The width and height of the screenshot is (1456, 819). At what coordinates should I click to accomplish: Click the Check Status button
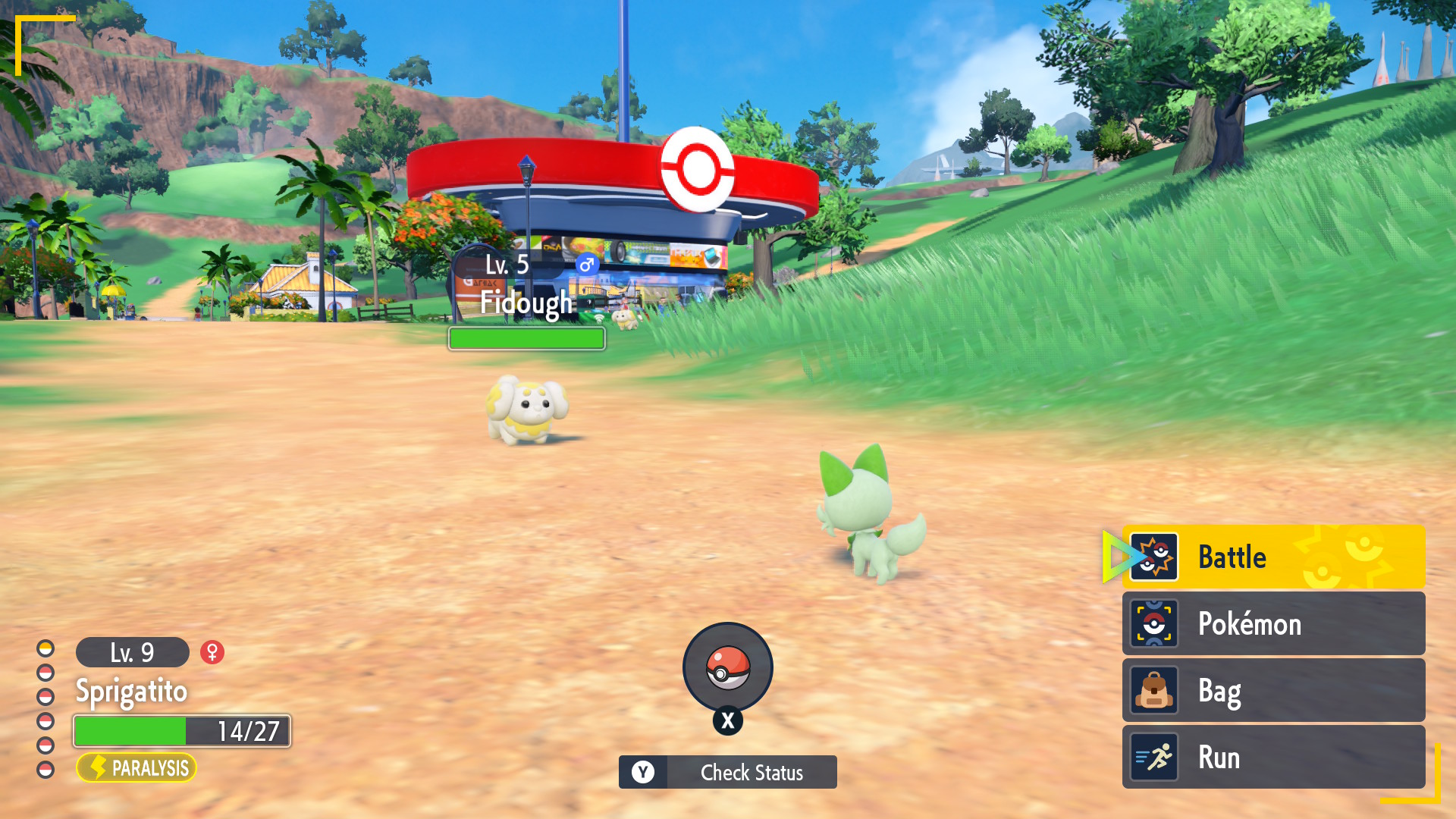(727, 772)
